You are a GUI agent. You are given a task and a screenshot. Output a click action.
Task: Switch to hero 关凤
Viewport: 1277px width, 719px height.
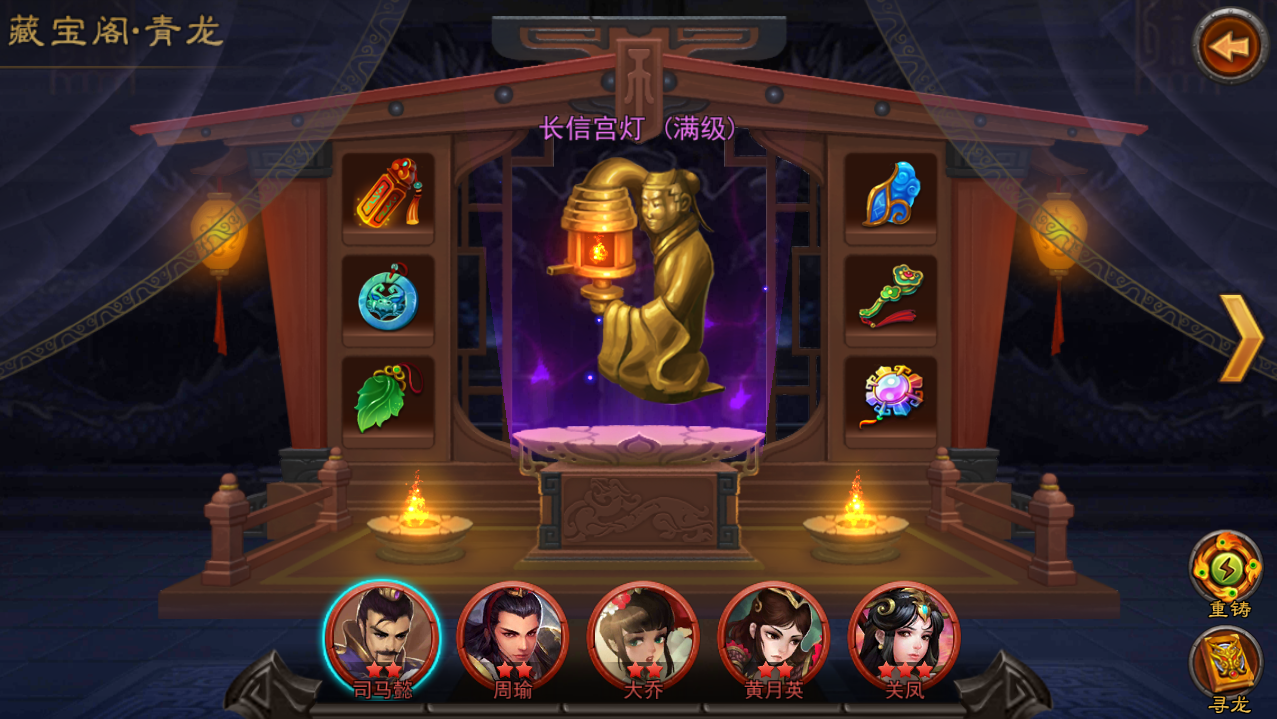click(903, 637)
